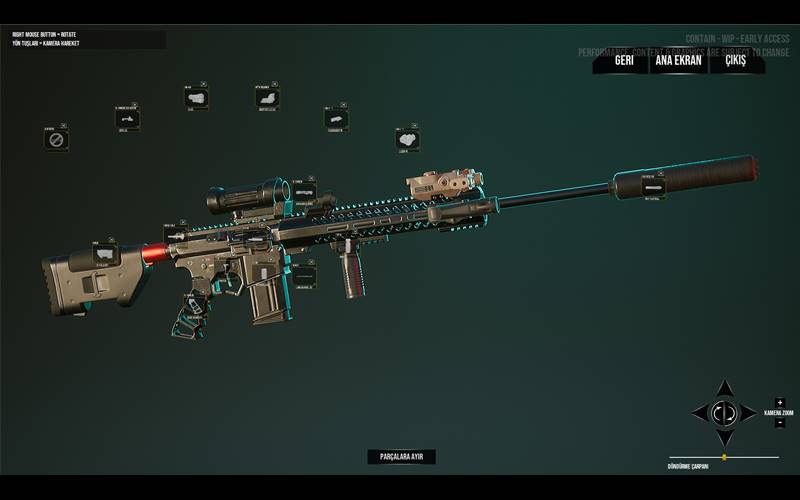This screenshot has height=500, width=800.
Task: Click the camera down arrow
Action: click(x=725, y=437)
